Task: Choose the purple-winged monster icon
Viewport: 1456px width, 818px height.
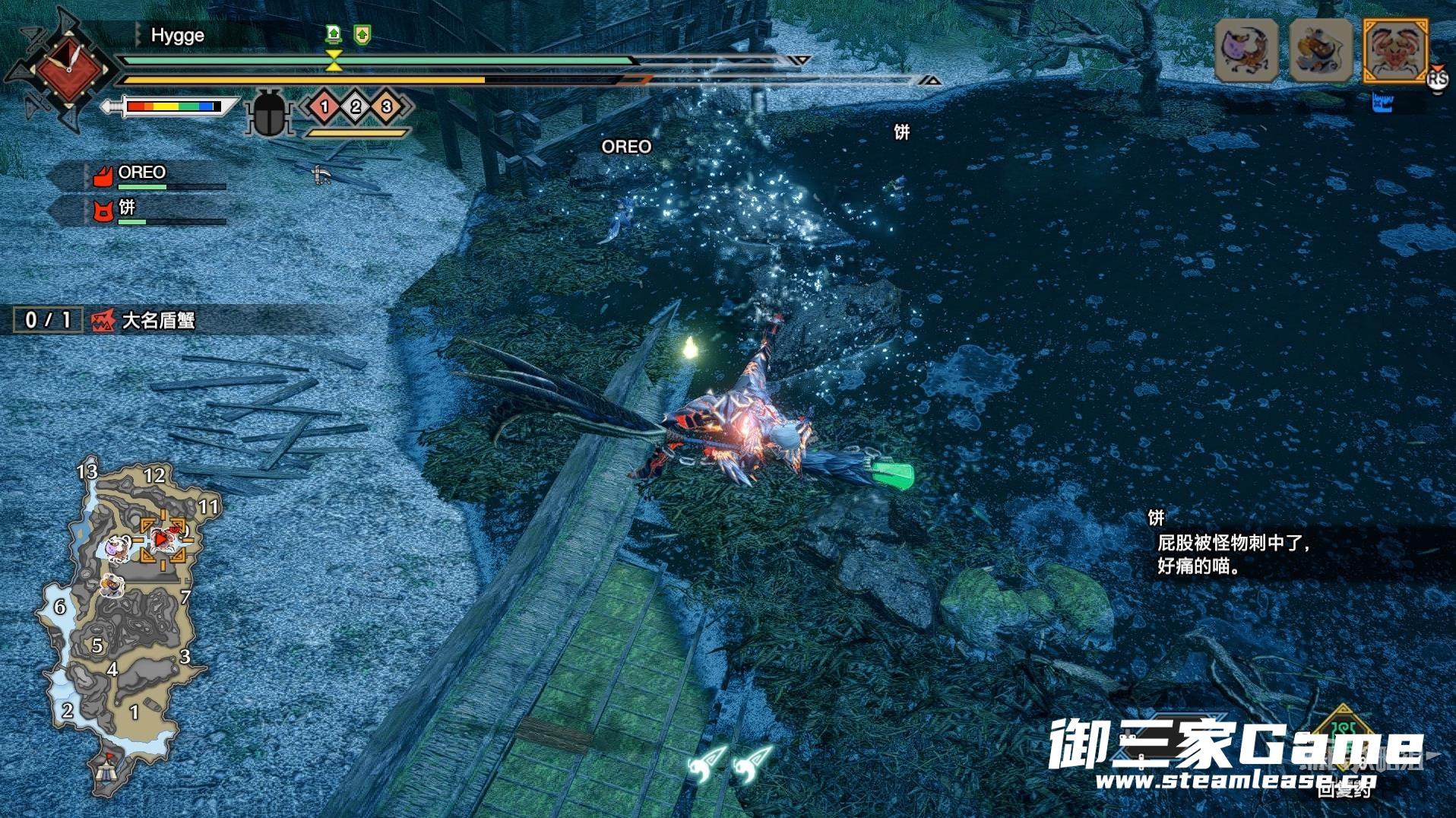Action: click(1246, 50)
